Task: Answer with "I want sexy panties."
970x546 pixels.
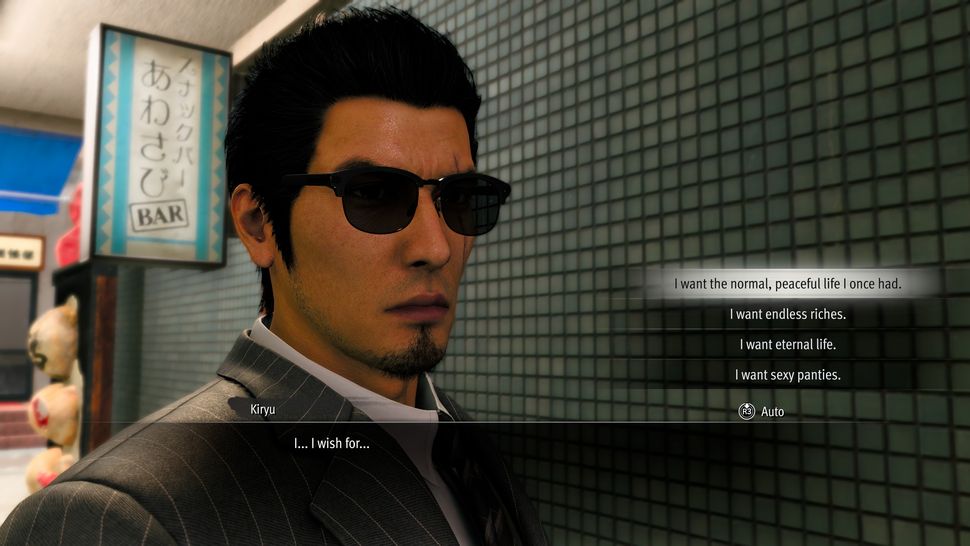Action: [x=788, y=375]
